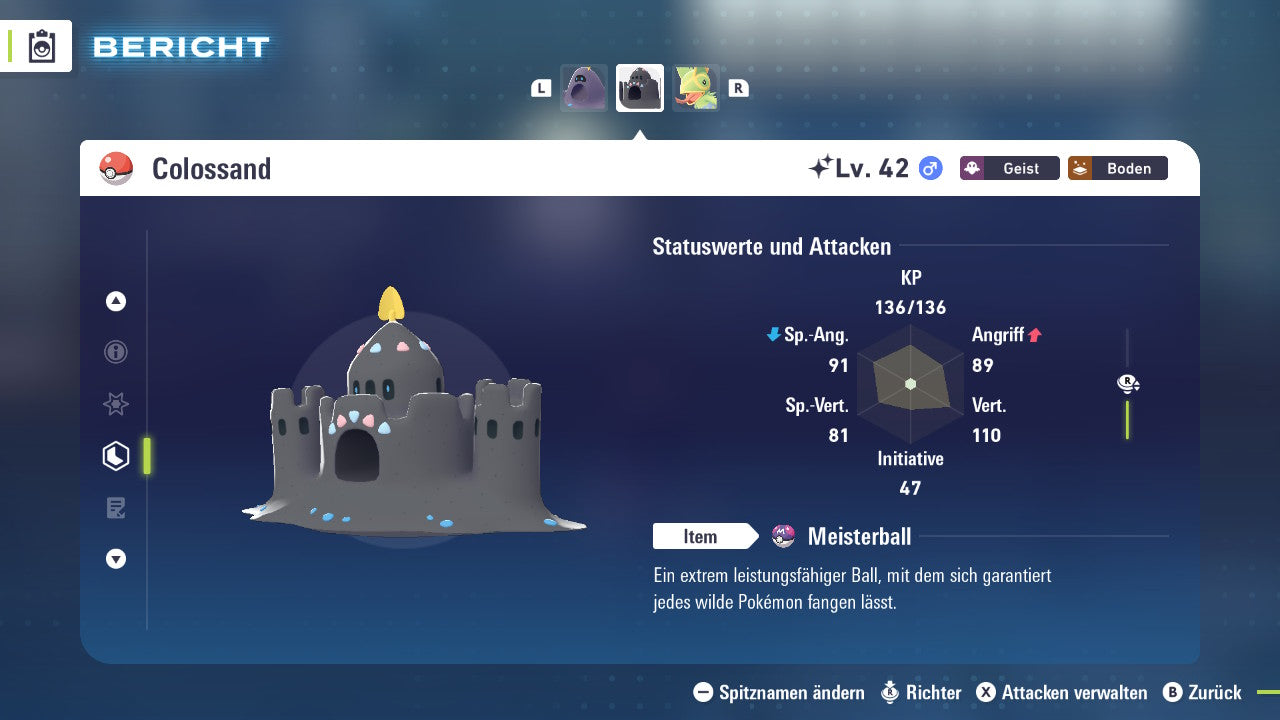Switch to the Kecleon thumbnail tab
Image resolution: width=1280 pixels, height=720 pixels.
pyautogui.click(x=697, y=87)
